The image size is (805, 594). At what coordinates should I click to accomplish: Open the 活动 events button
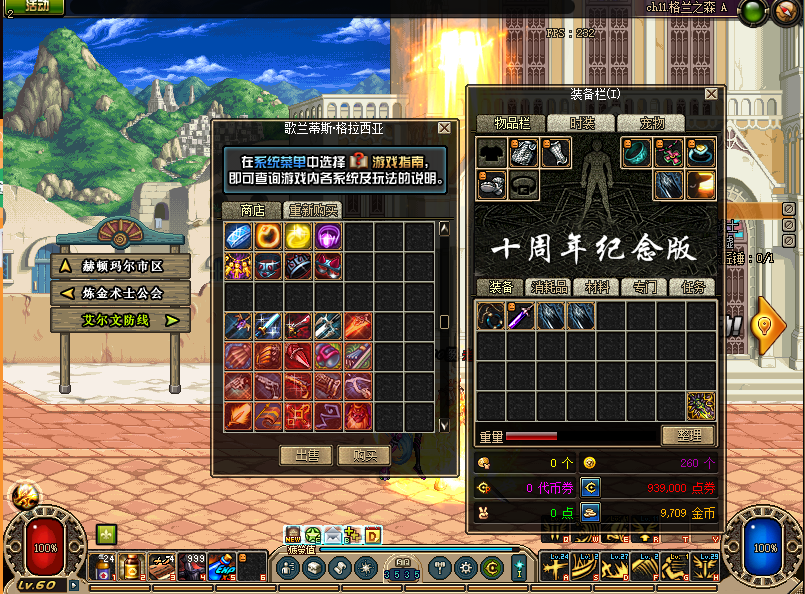(36, 6)
